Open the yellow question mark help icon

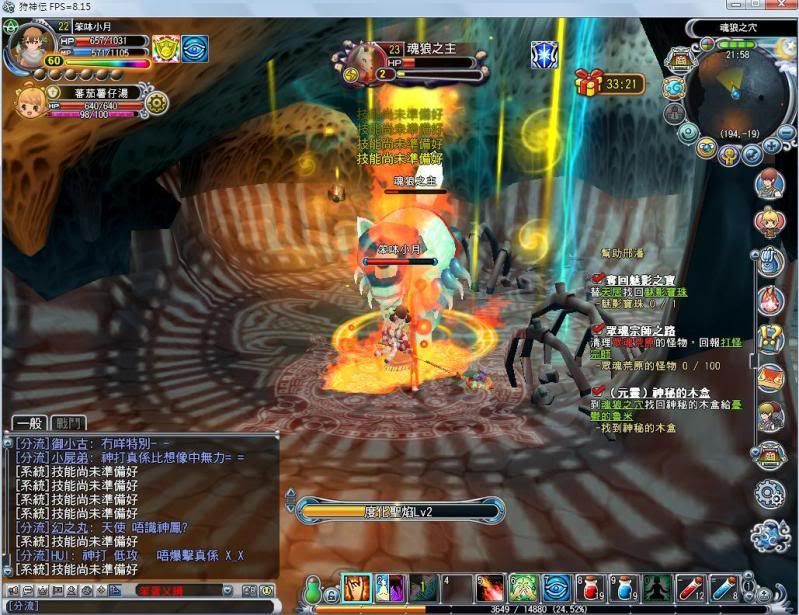pos(769,336)
